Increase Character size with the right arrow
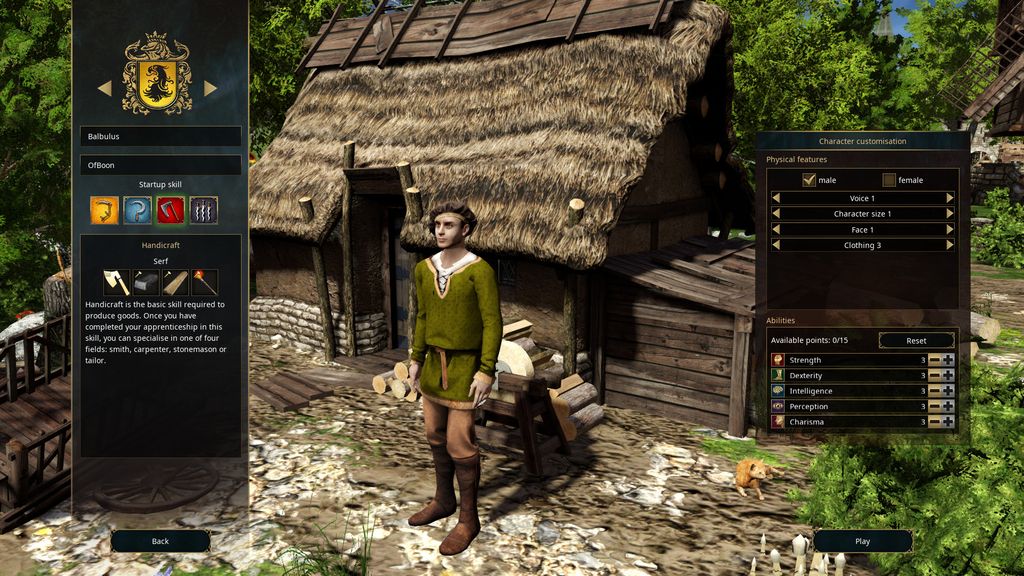The image size is (1024, 576). [x=950, y=214]
